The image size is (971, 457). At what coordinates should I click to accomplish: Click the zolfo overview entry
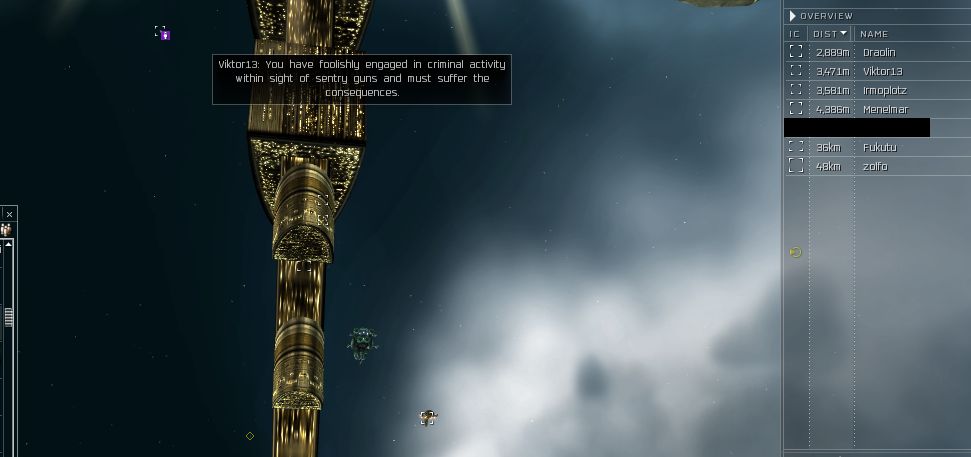[x=874, y=166]
